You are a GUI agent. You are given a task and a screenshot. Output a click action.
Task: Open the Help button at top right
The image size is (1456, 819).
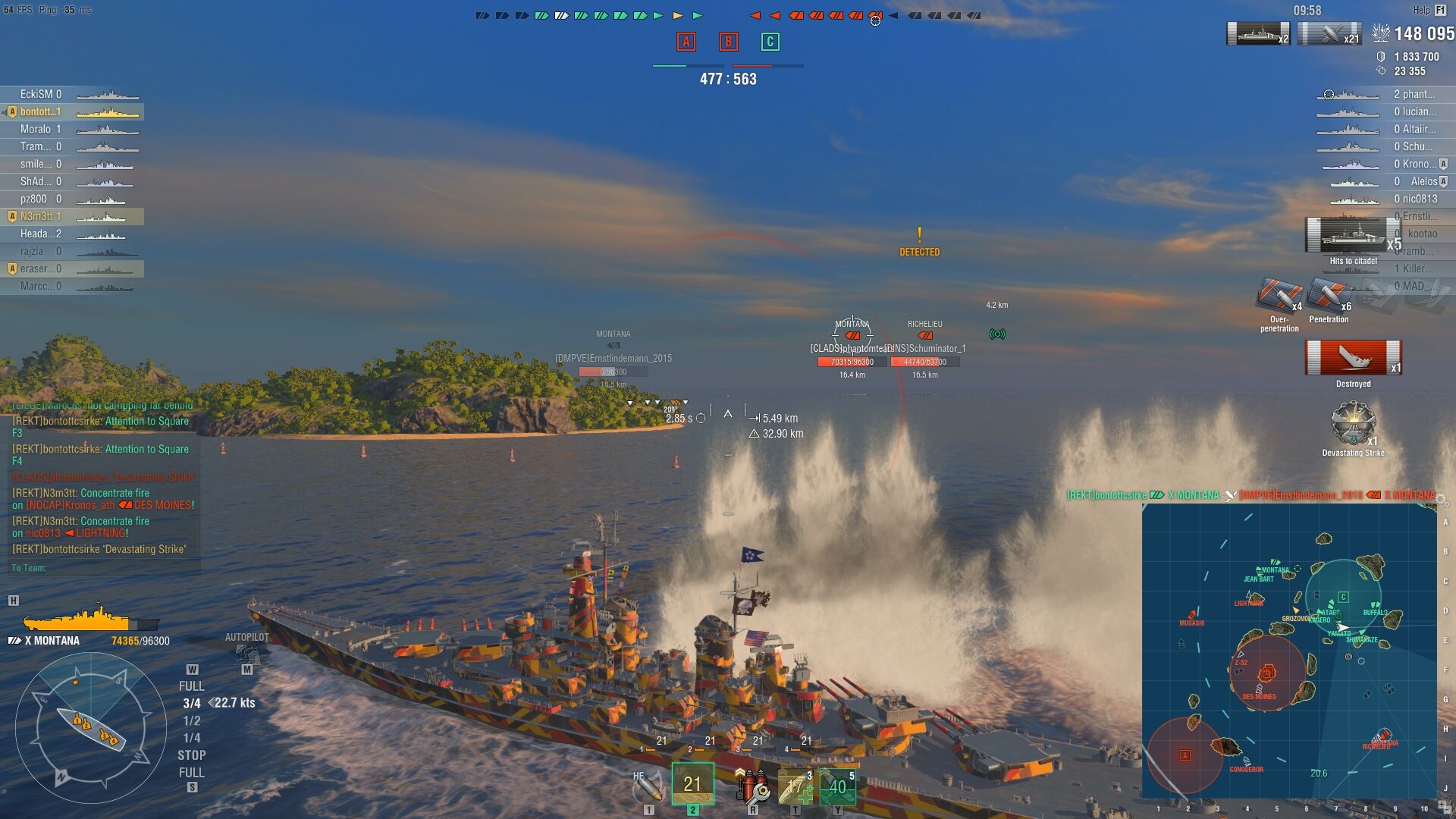tap(1429, 10)
